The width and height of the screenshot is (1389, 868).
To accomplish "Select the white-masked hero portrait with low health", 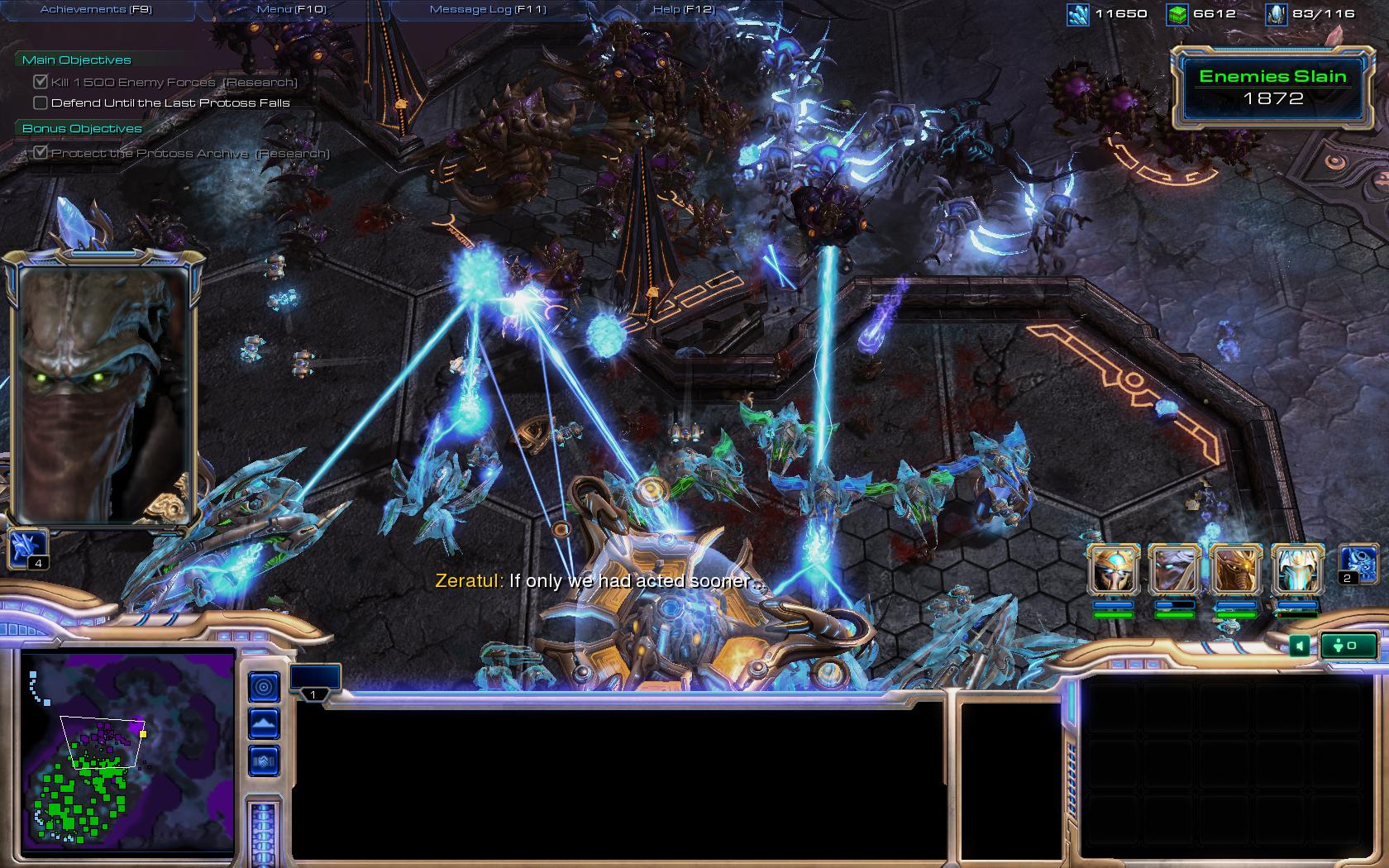I will (1296, 570).
